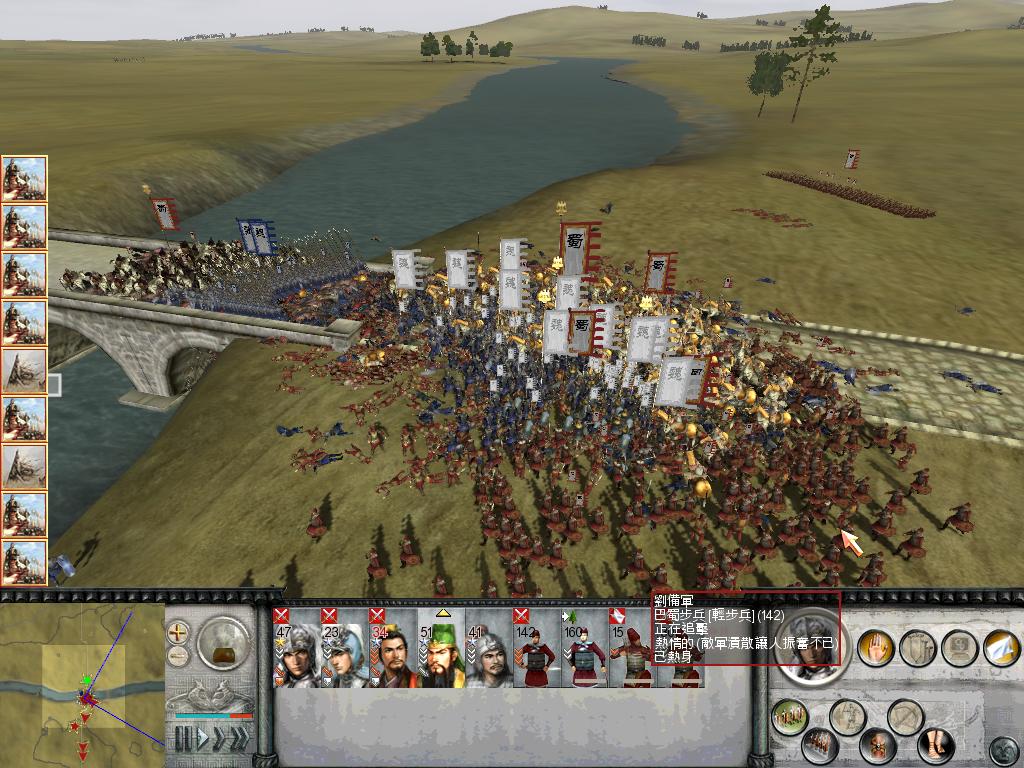Screen dimensions: 1024x768
Task: Zoom in the minimap with plus button
Action: (178, 632)
